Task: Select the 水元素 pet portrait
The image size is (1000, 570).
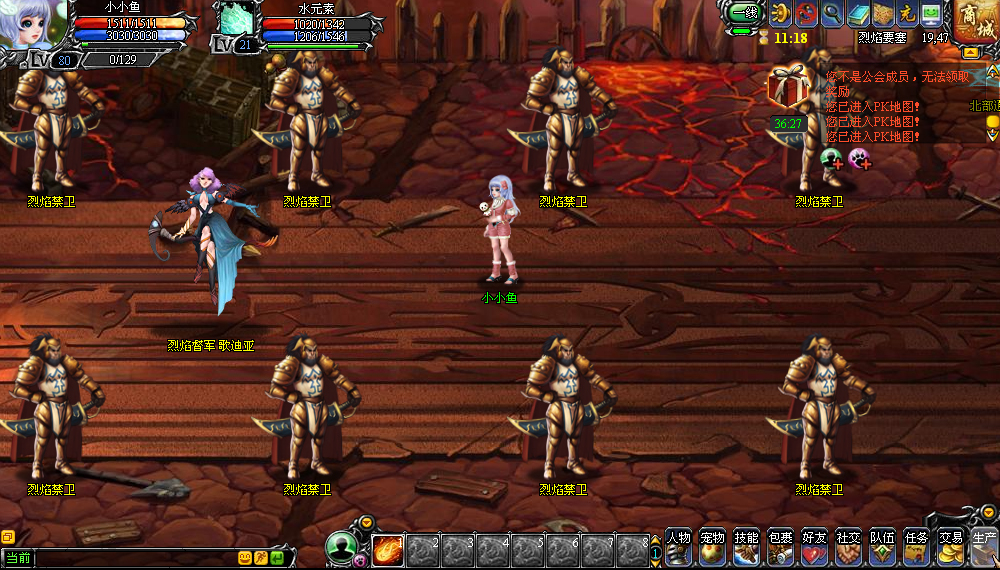Action: pos(238,20)
